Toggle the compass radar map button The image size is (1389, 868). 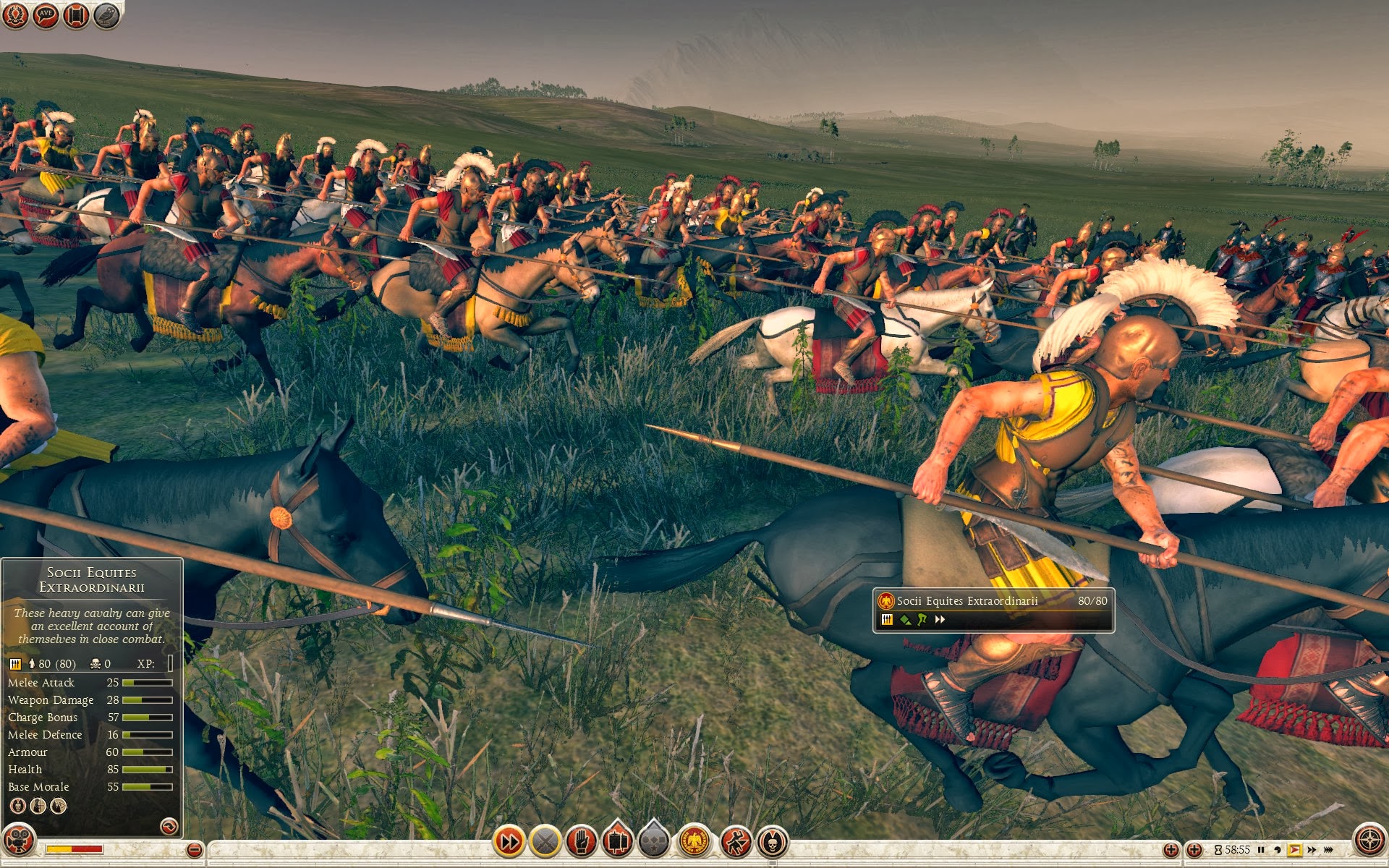click(x=1369, y=841)
